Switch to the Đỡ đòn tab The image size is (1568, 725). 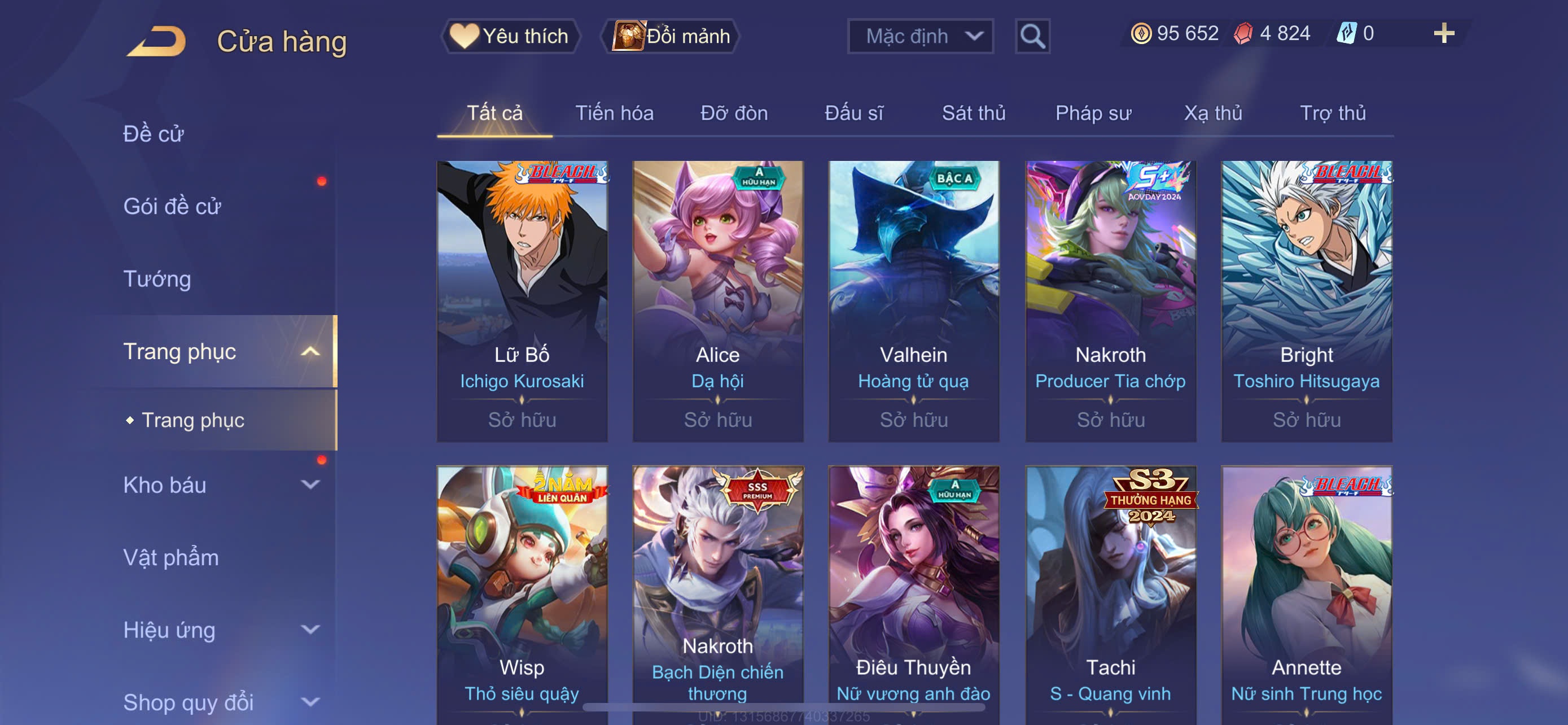(733, 113)
